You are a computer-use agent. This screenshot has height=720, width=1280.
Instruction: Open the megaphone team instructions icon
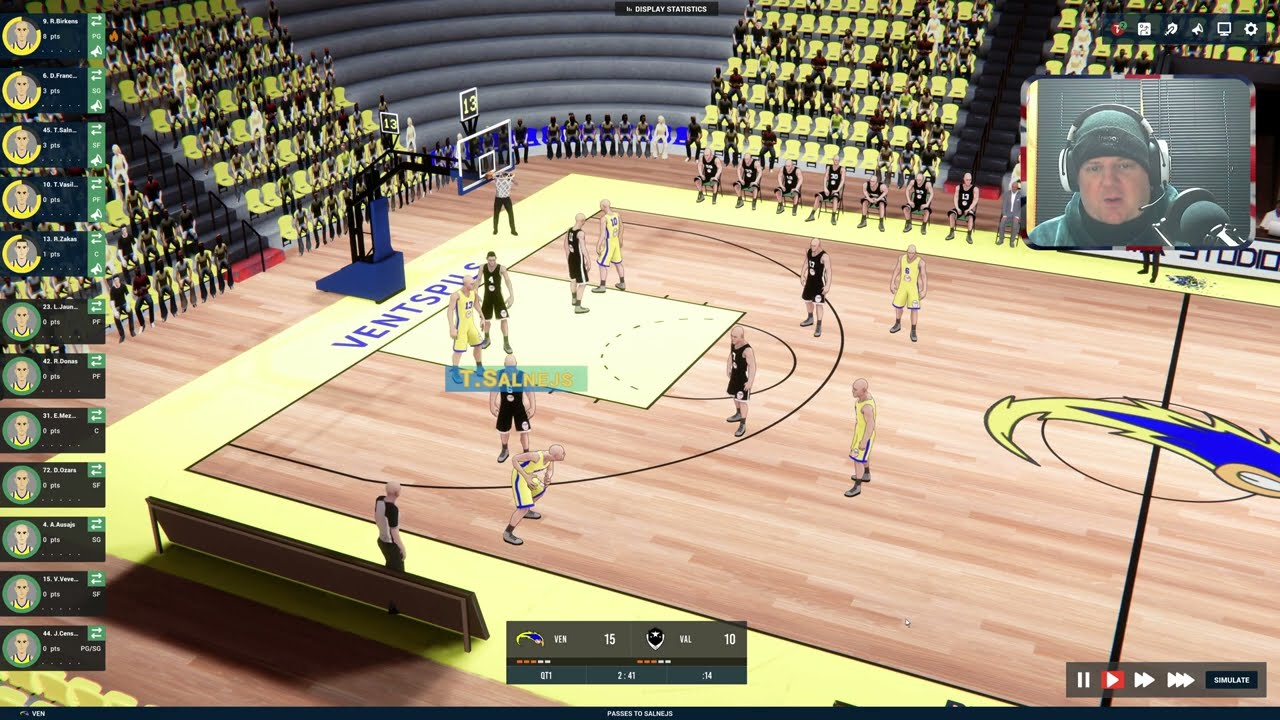pos(1197,29)
